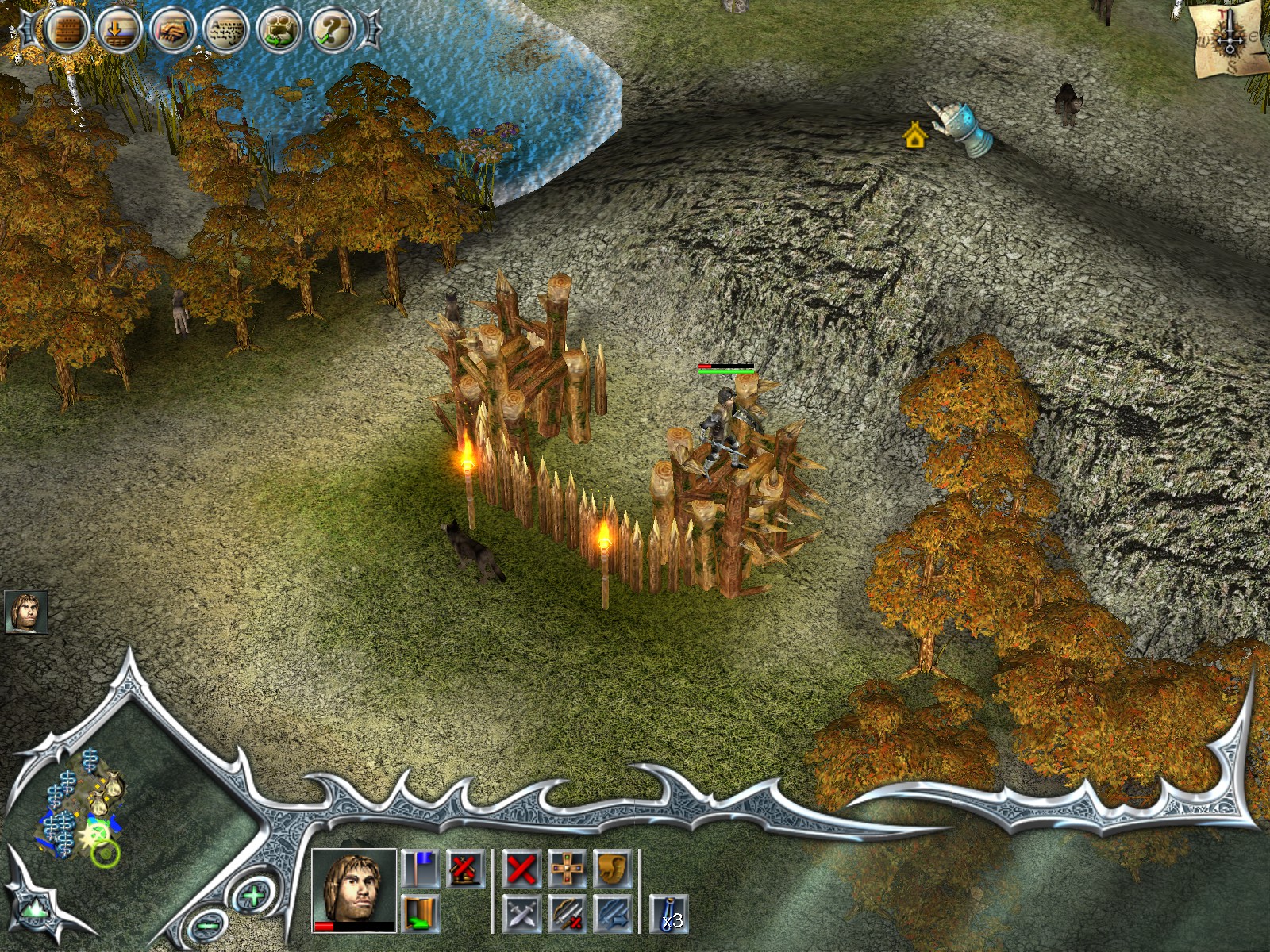Use the blue potion with x3 count
Image resolution: width=1270 pixels, height=952 pixels.
(668, 914)
